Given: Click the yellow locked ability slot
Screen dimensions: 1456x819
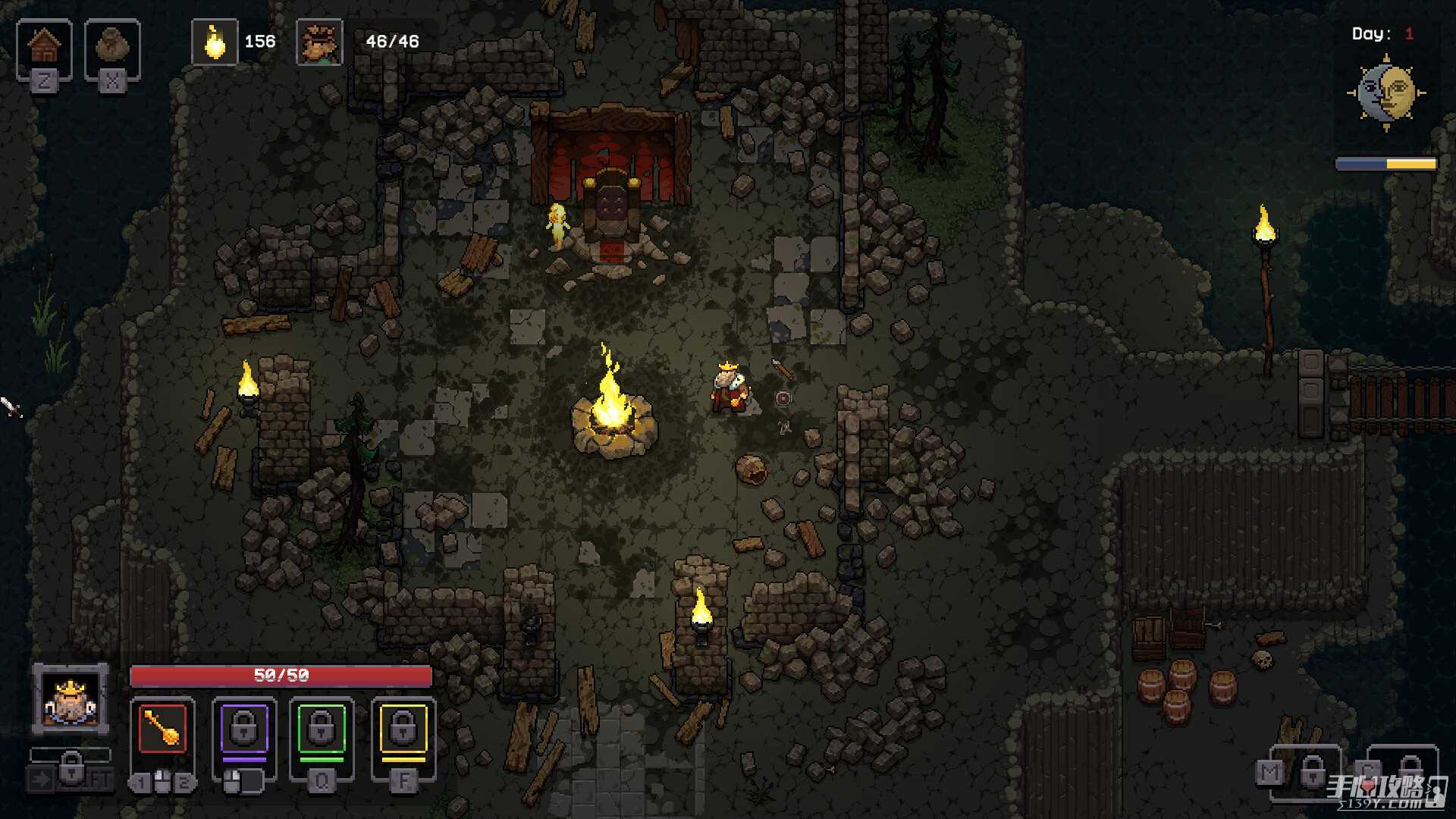Looking at the screenshot, I should [403, 730].
